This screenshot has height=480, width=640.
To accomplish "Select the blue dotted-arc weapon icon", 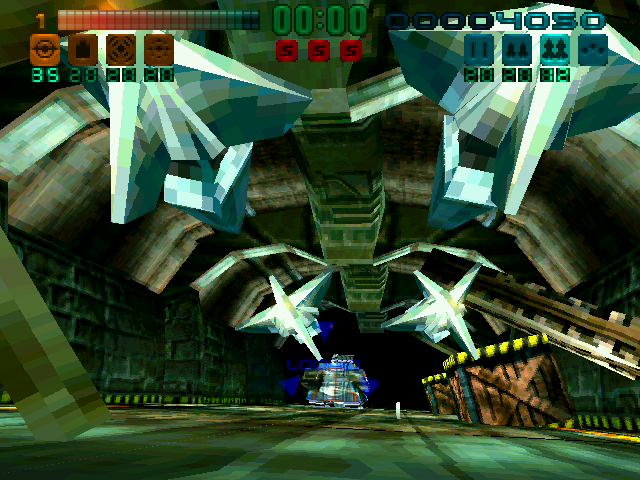I will pyautogui.click(x=593, y=48).
